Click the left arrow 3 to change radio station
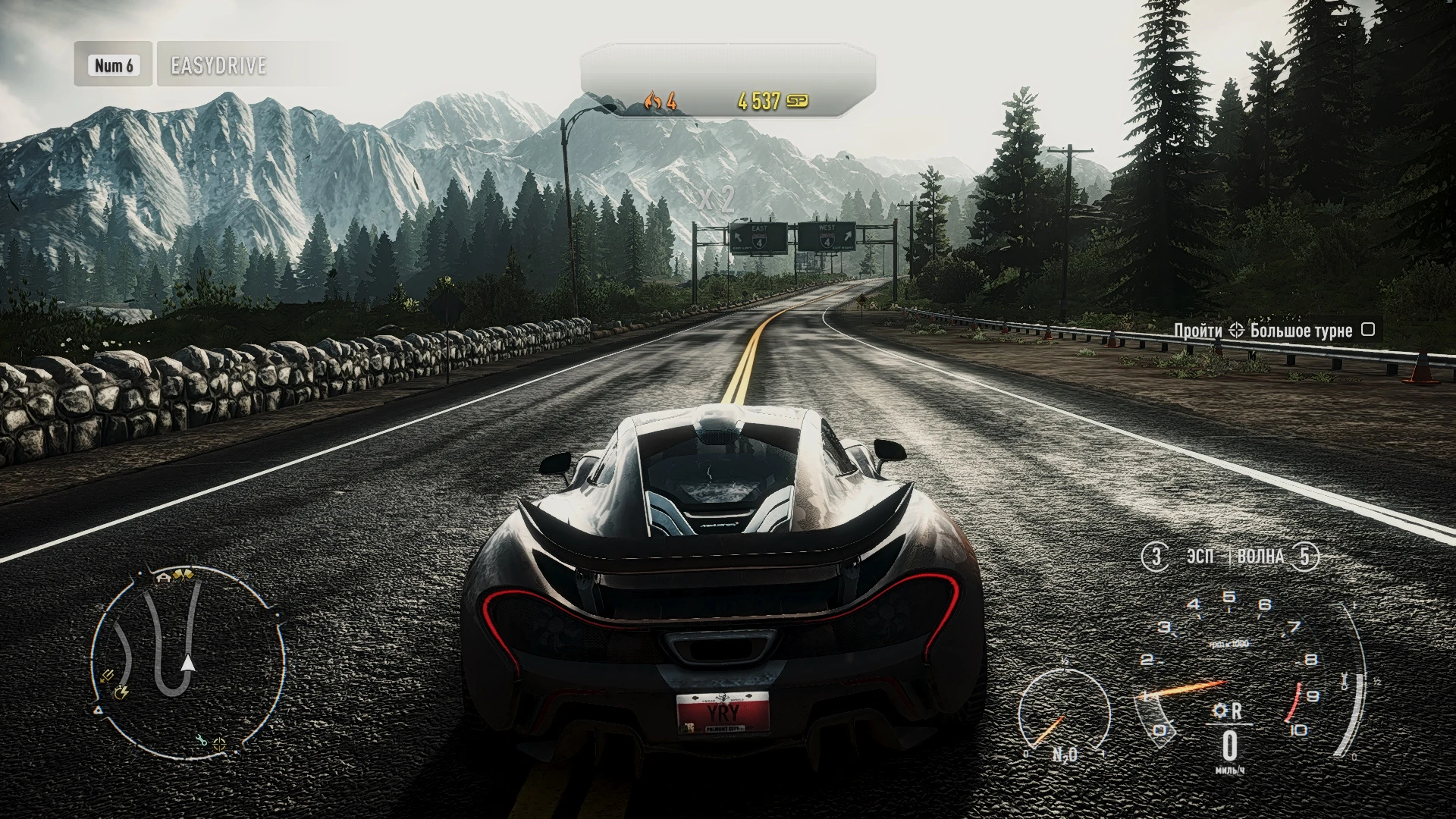 [x=1157, y=556]
